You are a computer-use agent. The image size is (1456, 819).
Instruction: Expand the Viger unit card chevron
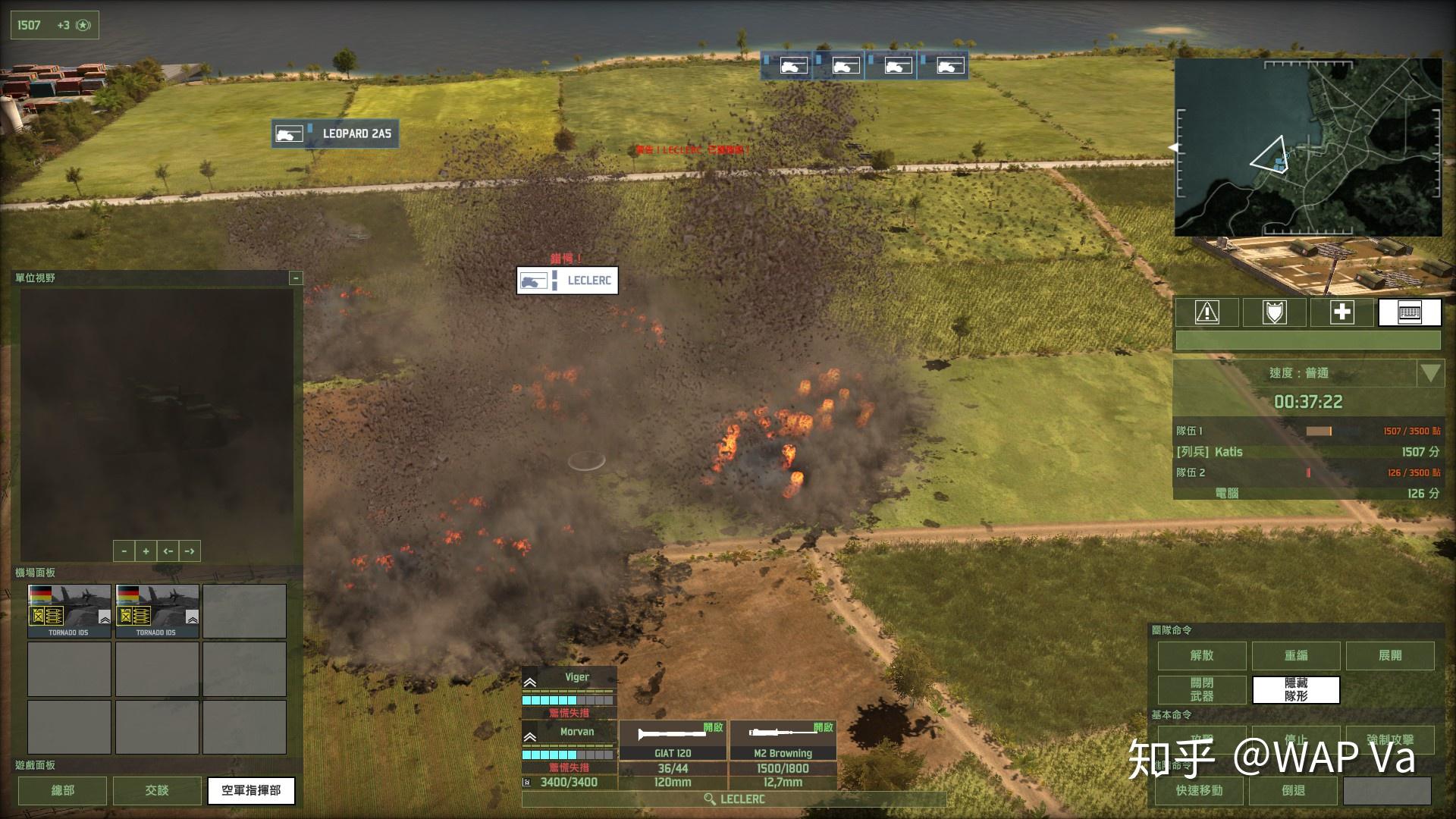pyautogui.click(x=529, y=681)
